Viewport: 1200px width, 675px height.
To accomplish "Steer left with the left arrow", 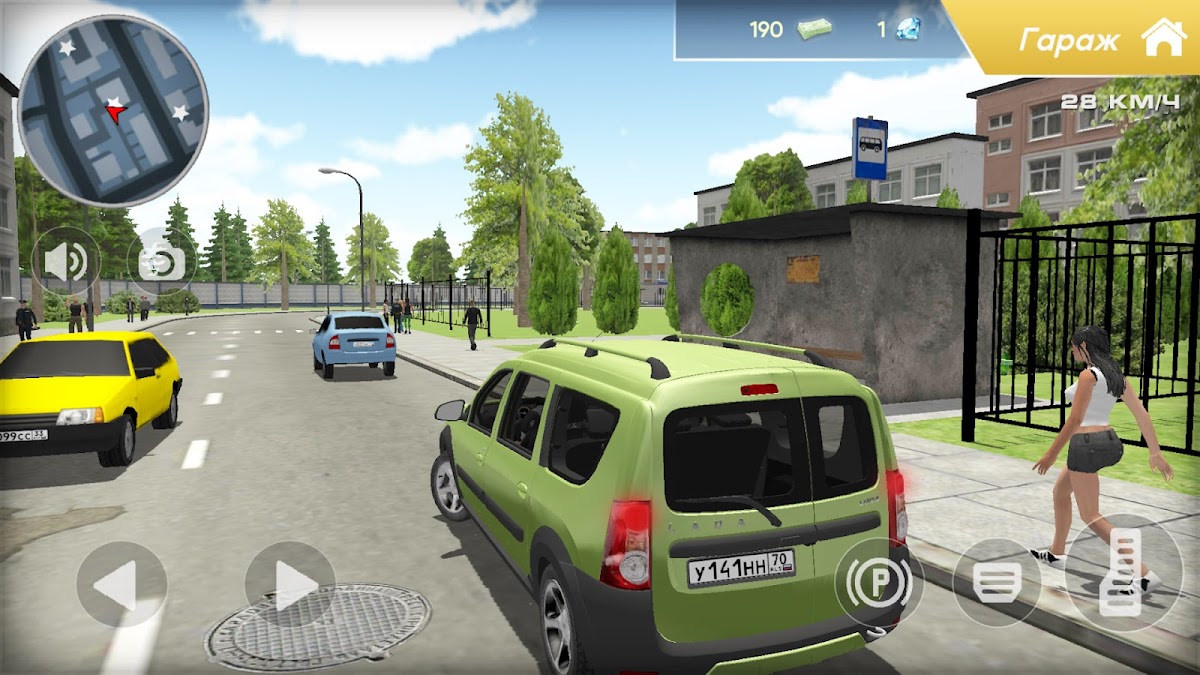I will click(x=121, y=585).
